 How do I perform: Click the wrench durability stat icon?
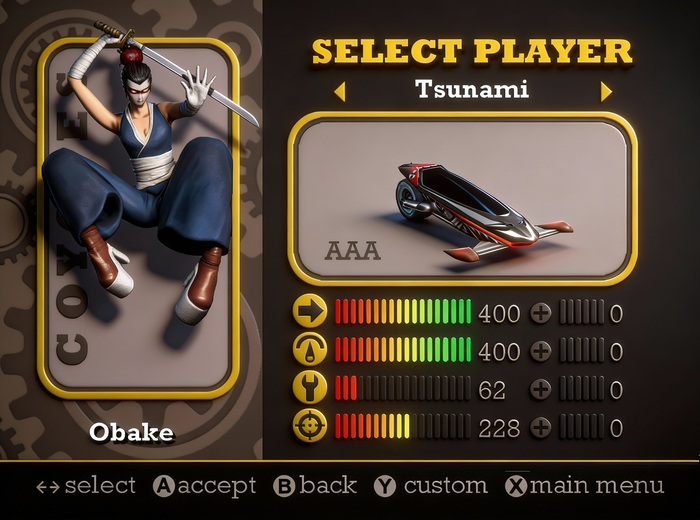click(310, 388)
